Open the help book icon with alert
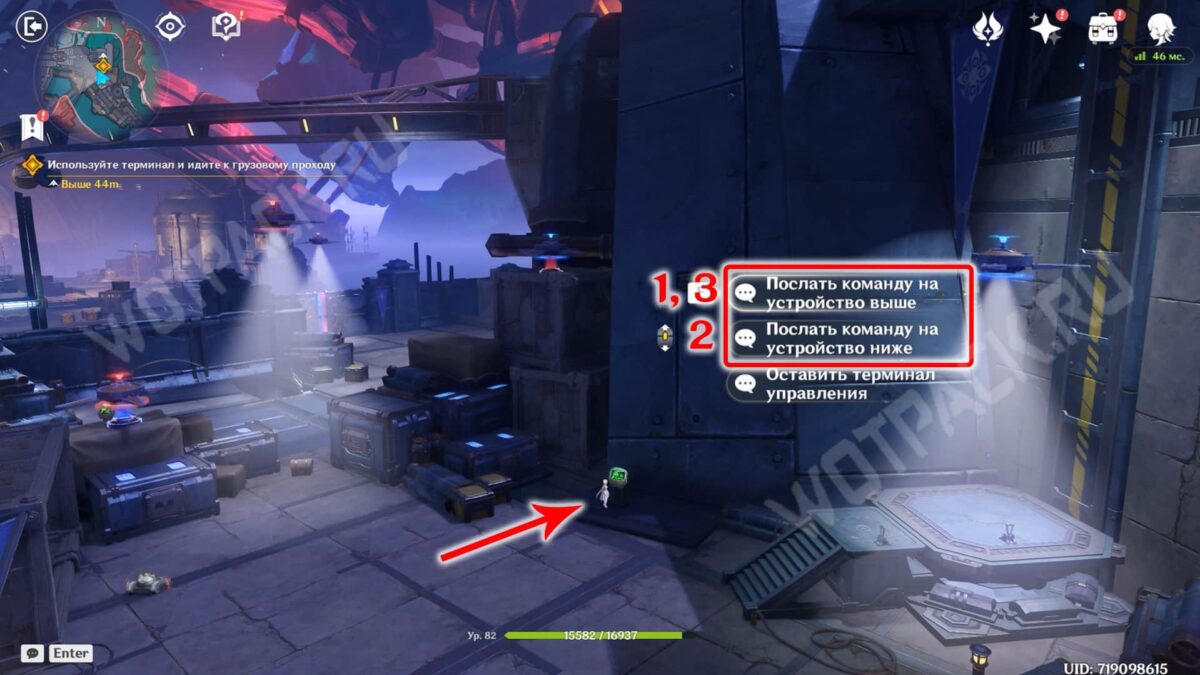The width and height of the screenshot is (1200, 675). tap(226, 26)
